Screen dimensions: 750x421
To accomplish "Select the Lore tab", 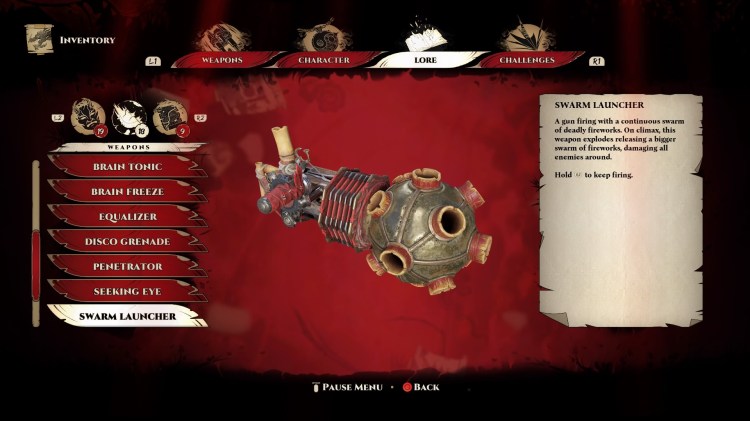I will (x=425, y=59).
